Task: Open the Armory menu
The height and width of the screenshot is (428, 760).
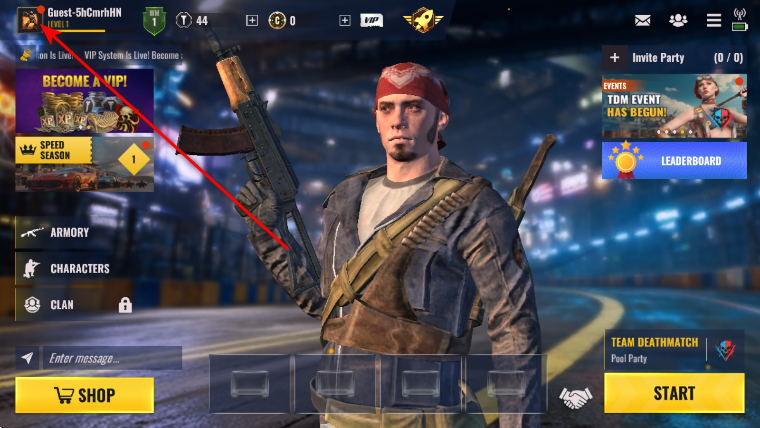Action: click(x=70, y=232)
